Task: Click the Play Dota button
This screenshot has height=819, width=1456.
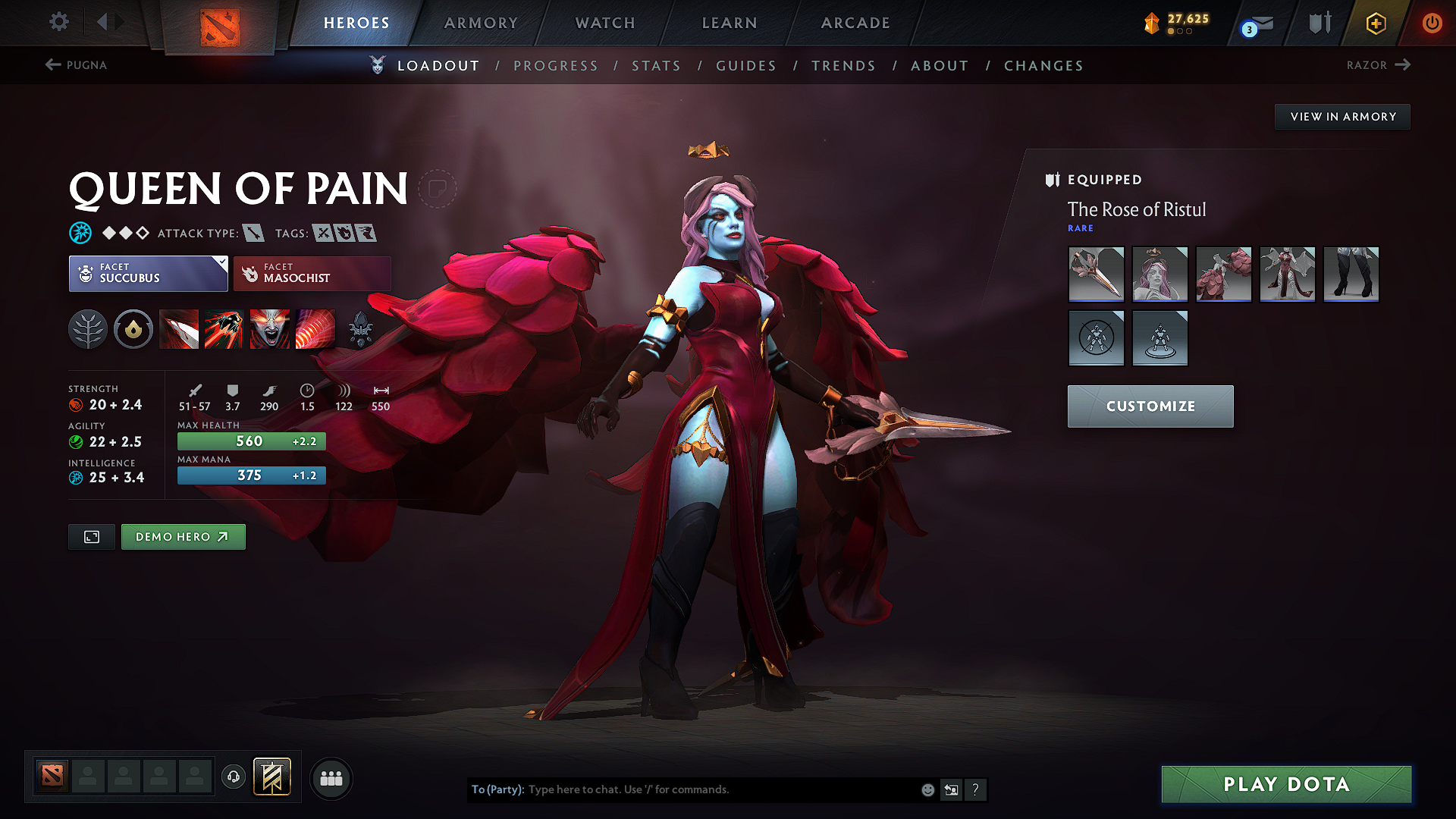Action: (x=1285, y=784)
